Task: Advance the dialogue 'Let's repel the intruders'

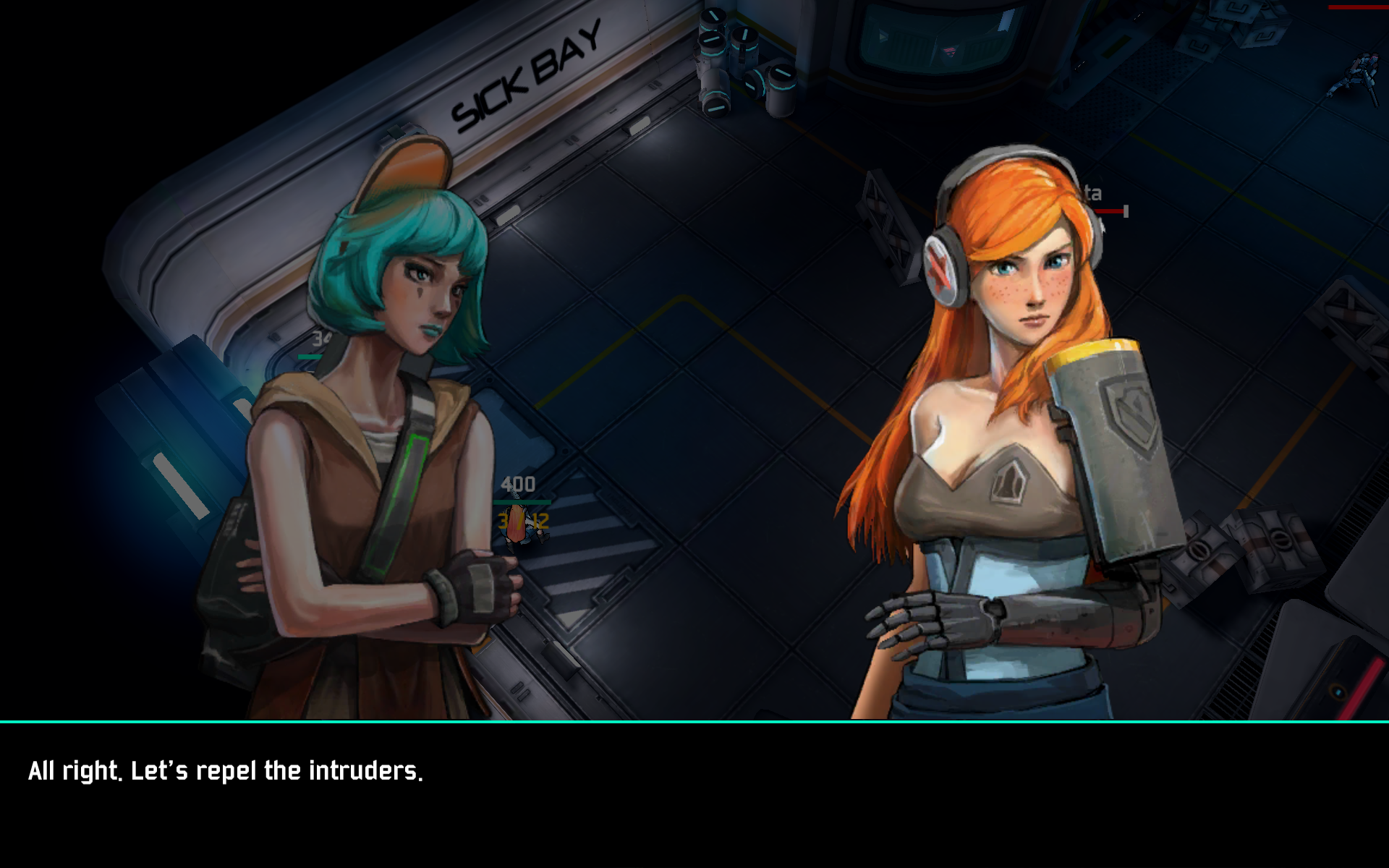Action: tap(224, 773)
